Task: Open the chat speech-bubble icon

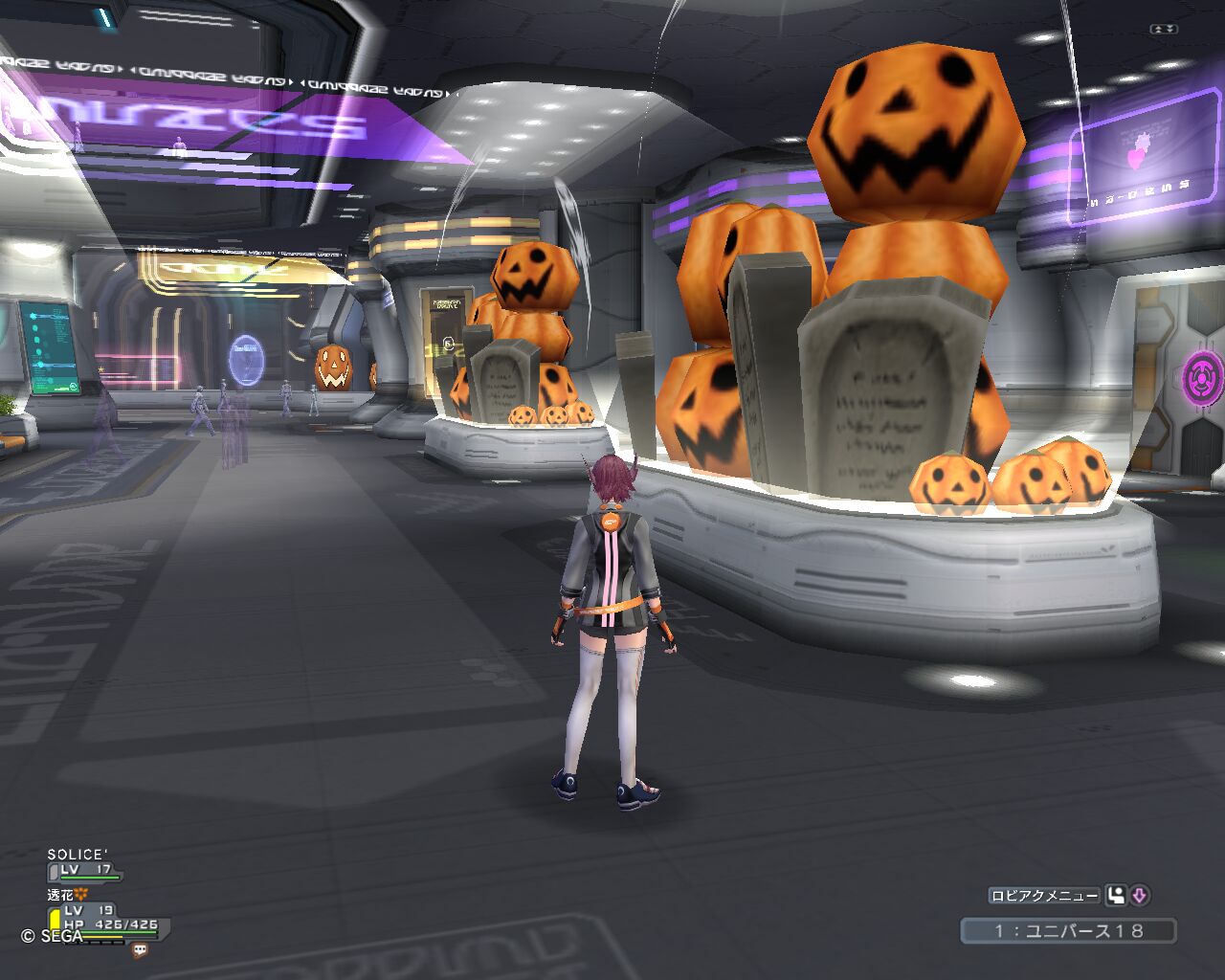Action: [x=140, y=950]
